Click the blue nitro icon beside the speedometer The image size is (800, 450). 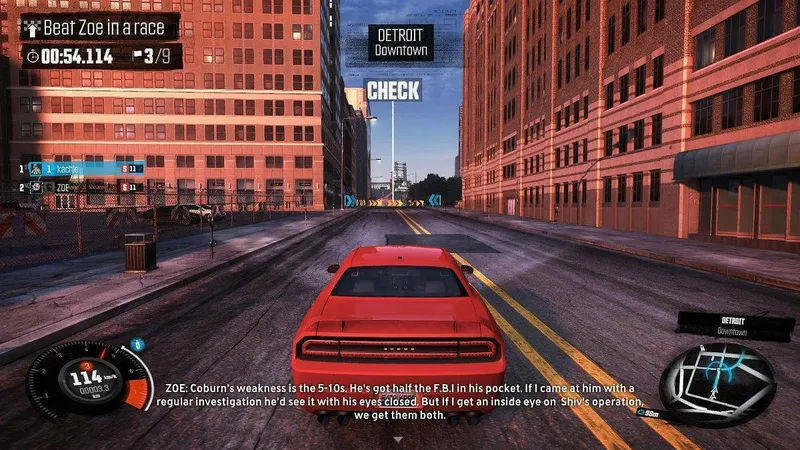pos(138,345)
